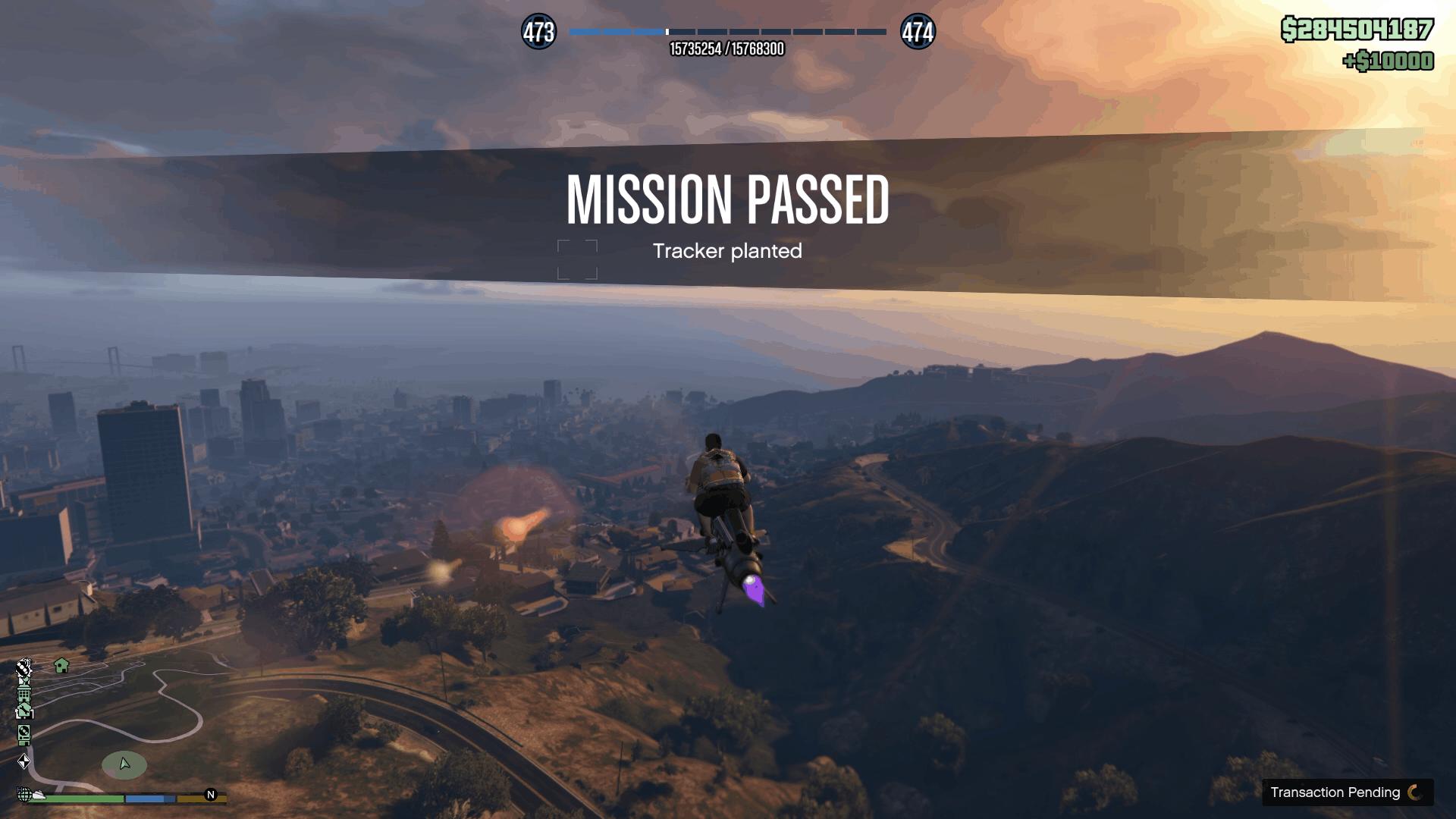Click the RP progress bar showing 15735254

point(726,33)
